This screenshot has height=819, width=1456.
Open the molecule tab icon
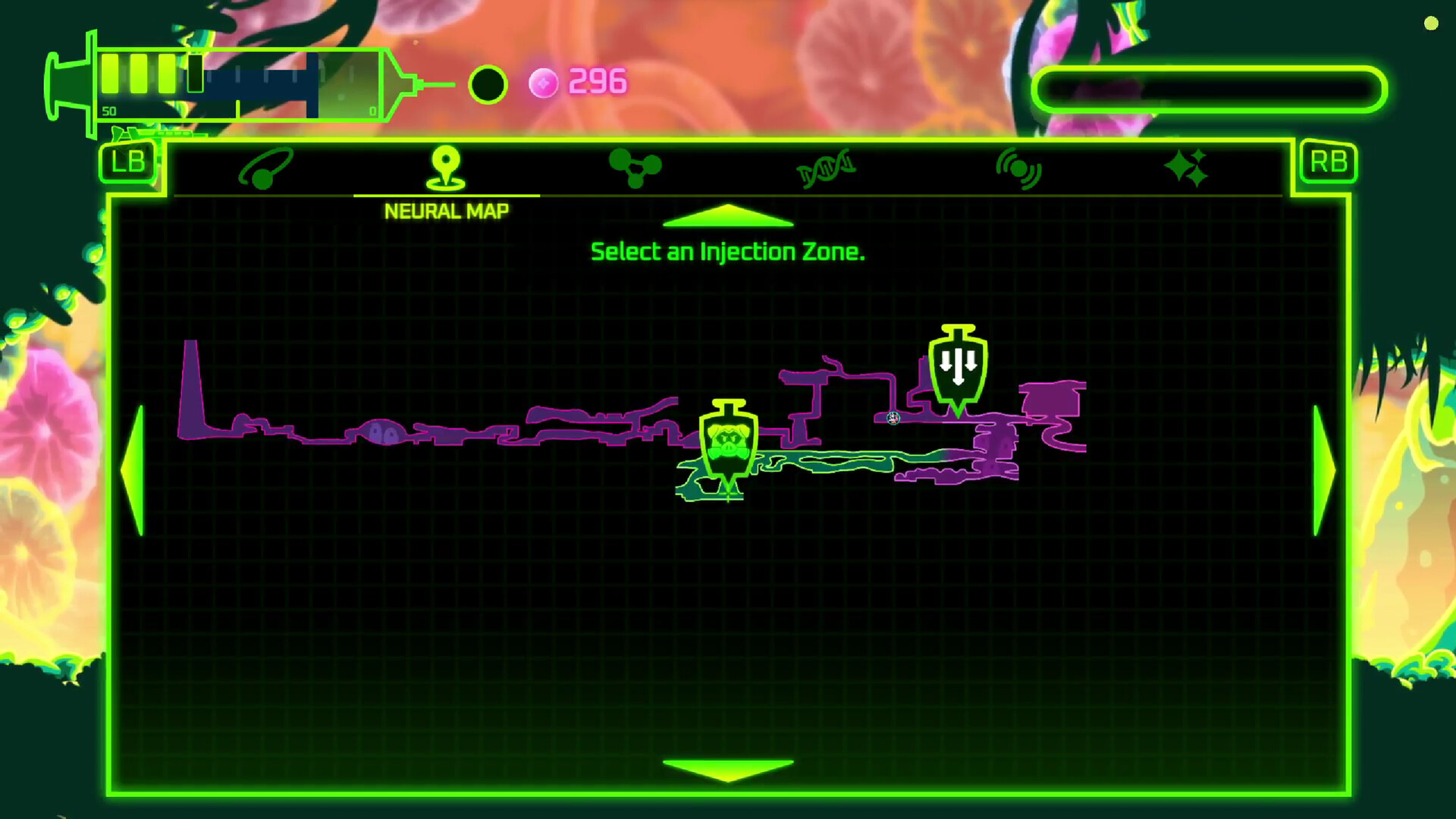(x=637, y=167)
